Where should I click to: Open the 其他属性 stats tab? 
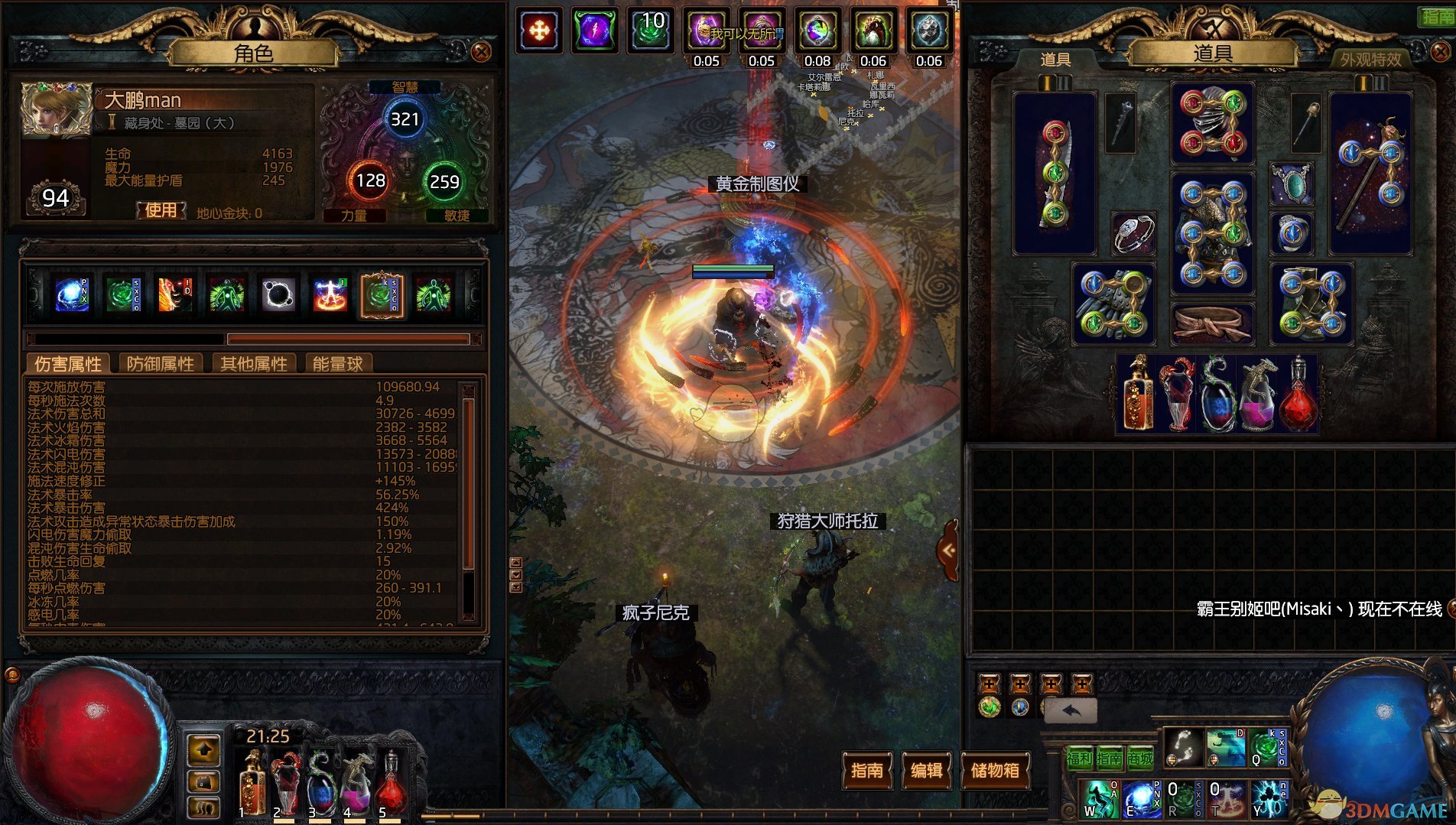254,364
